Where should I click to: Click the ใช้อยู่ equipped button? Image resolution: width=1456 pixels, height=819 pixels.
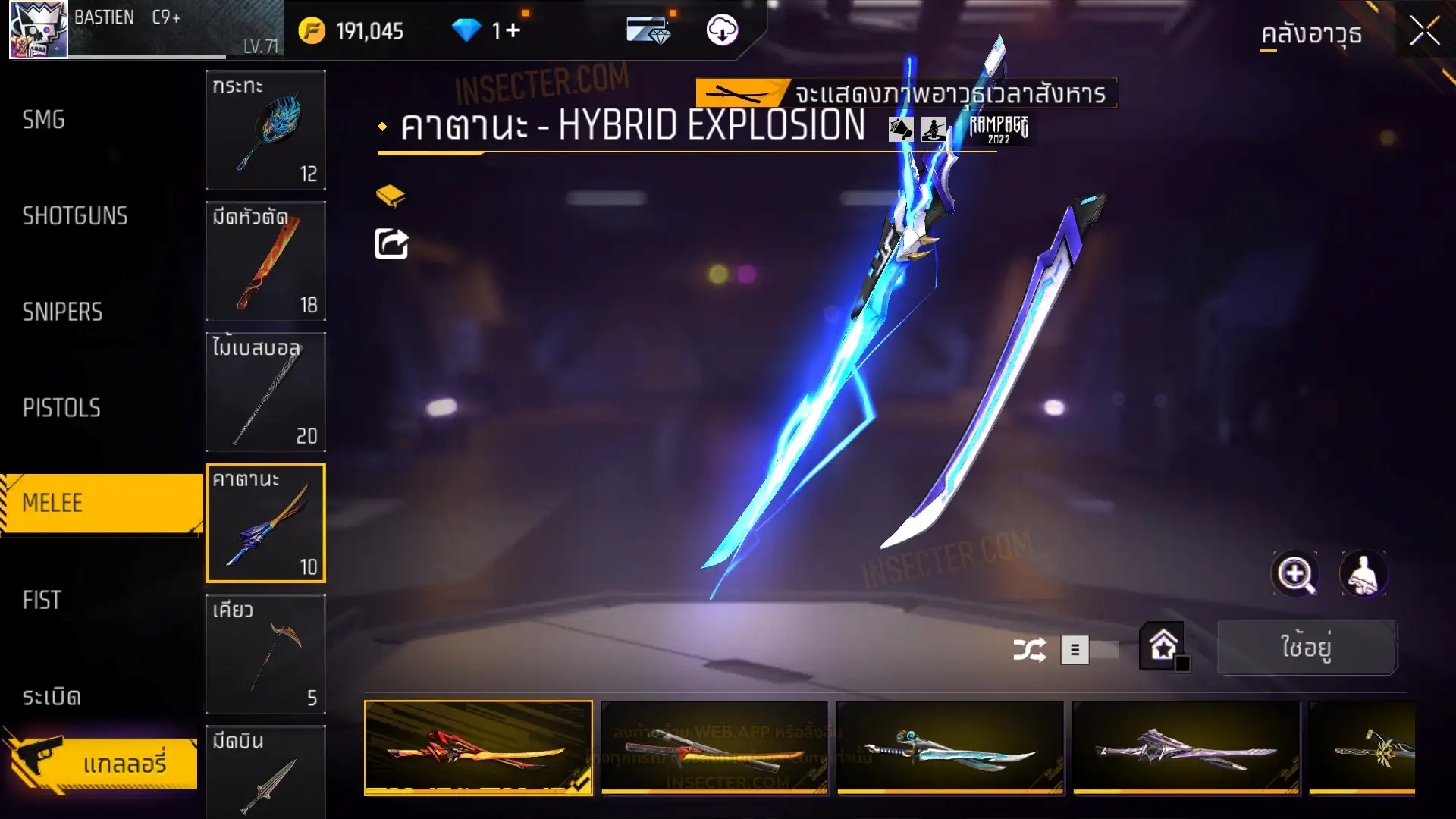tap(1306, 648)
